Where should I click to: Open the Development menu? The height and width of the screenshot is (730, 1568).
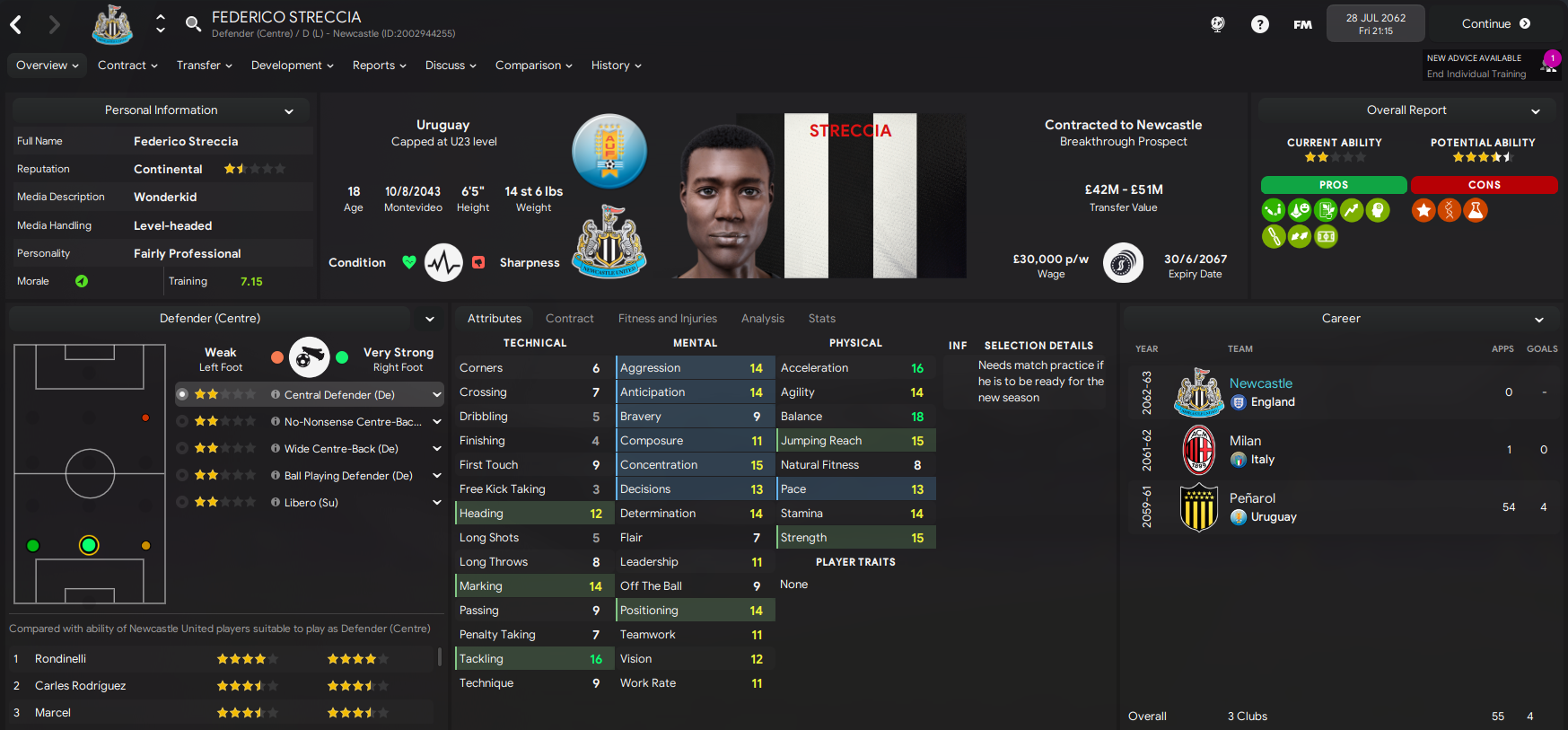[x=292, y=66]
